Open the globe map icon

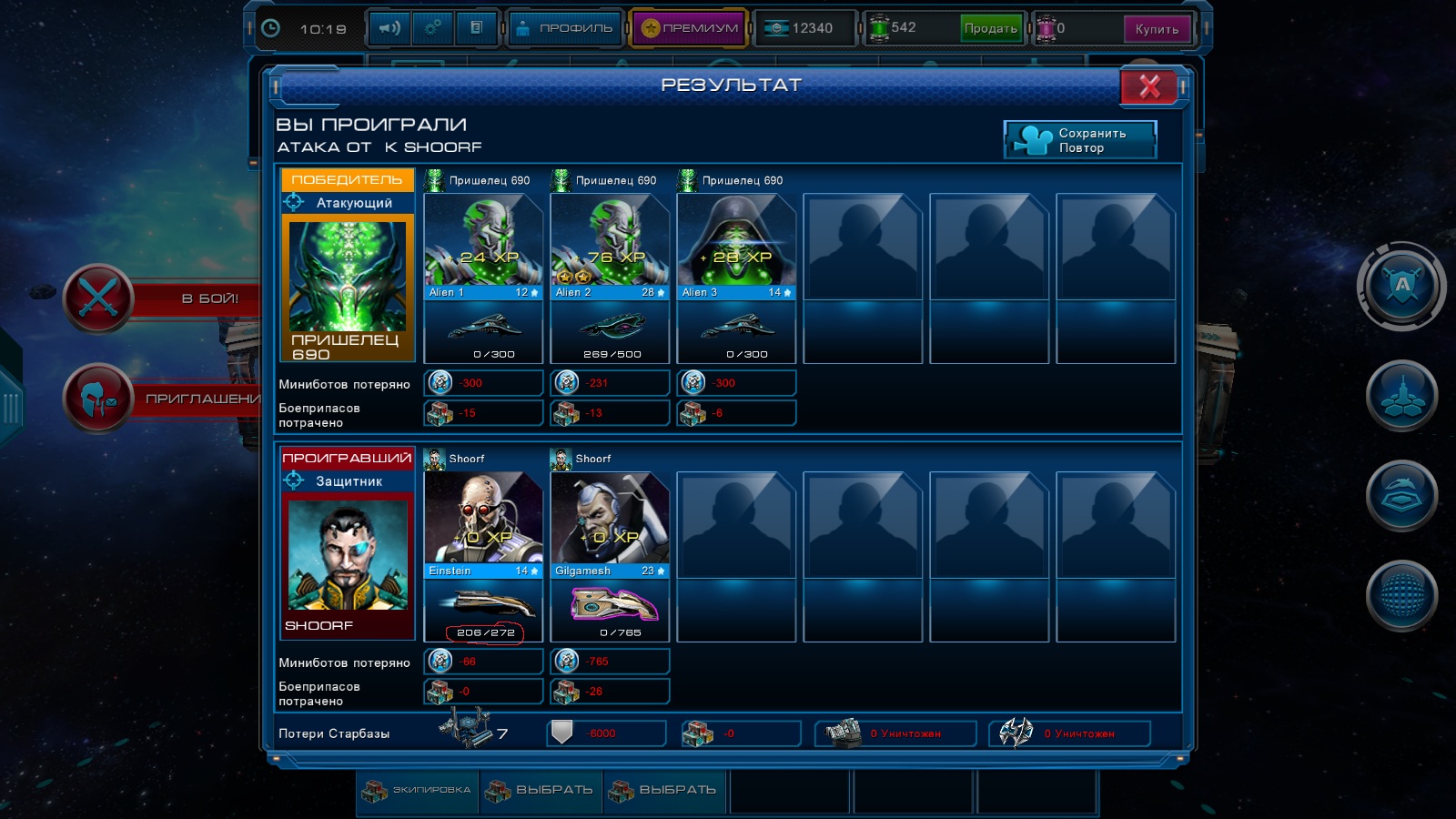tap(1401, 596)
